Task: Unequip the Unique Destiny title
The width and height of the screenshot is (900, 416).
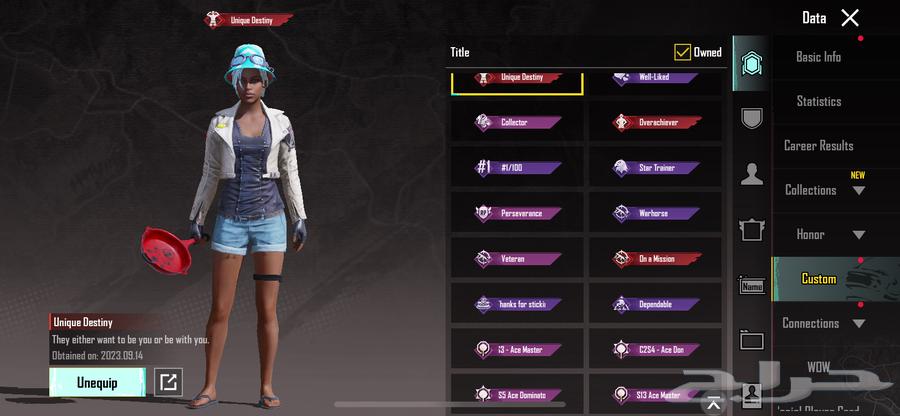Action: point(97,382)
